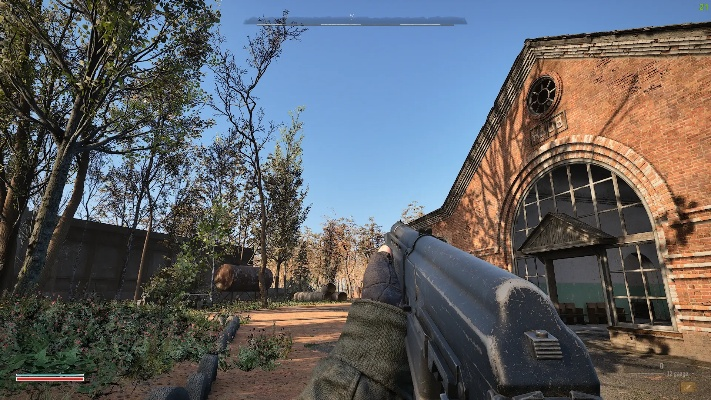The height and width of the screenshot is (400, 711).
Task: Click the compass bar at the top
Action: coord(355,20)
